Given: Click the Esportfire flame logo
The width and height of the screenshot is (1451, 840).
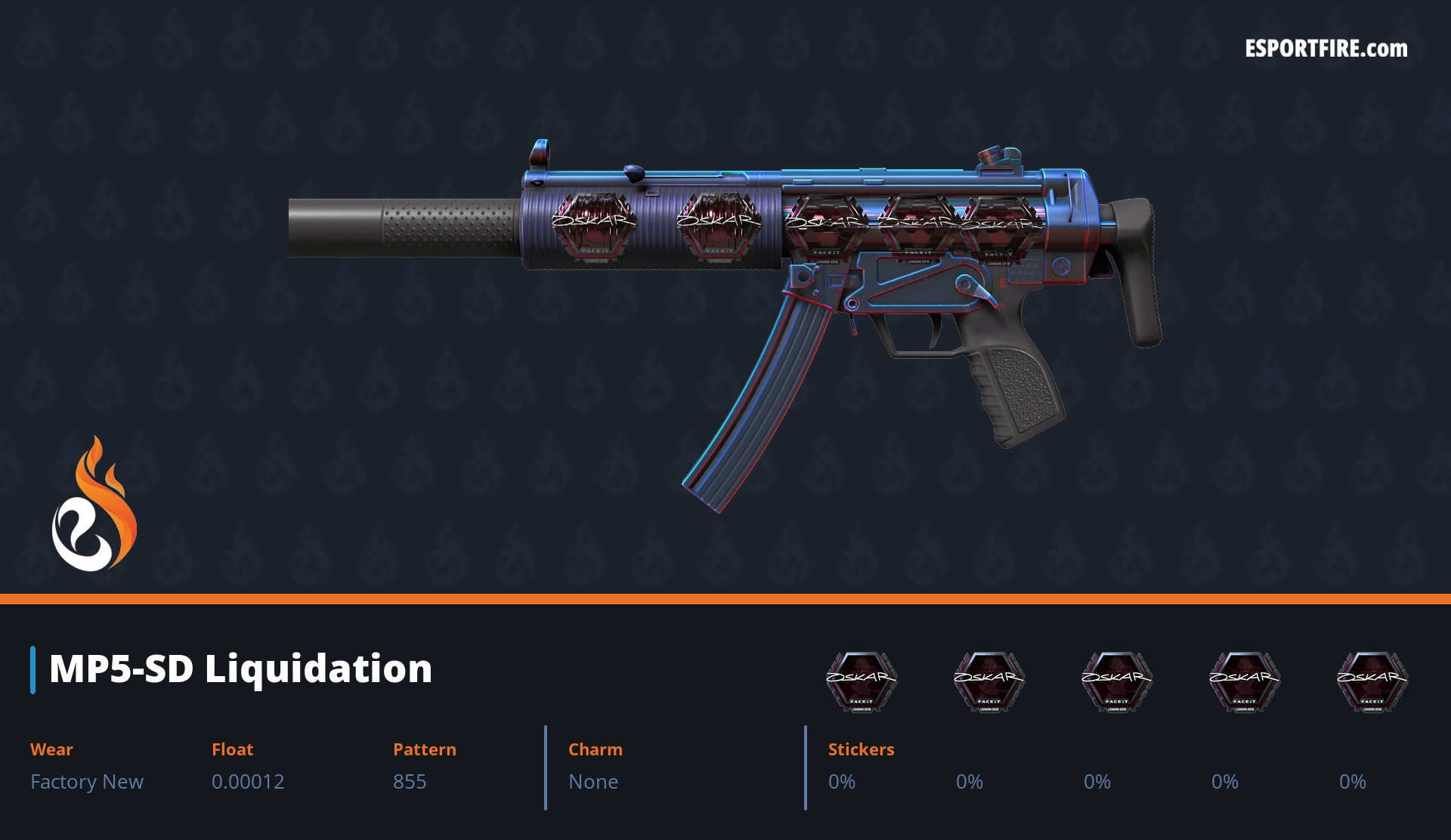Looking at the screenshot, I should 94,505.
